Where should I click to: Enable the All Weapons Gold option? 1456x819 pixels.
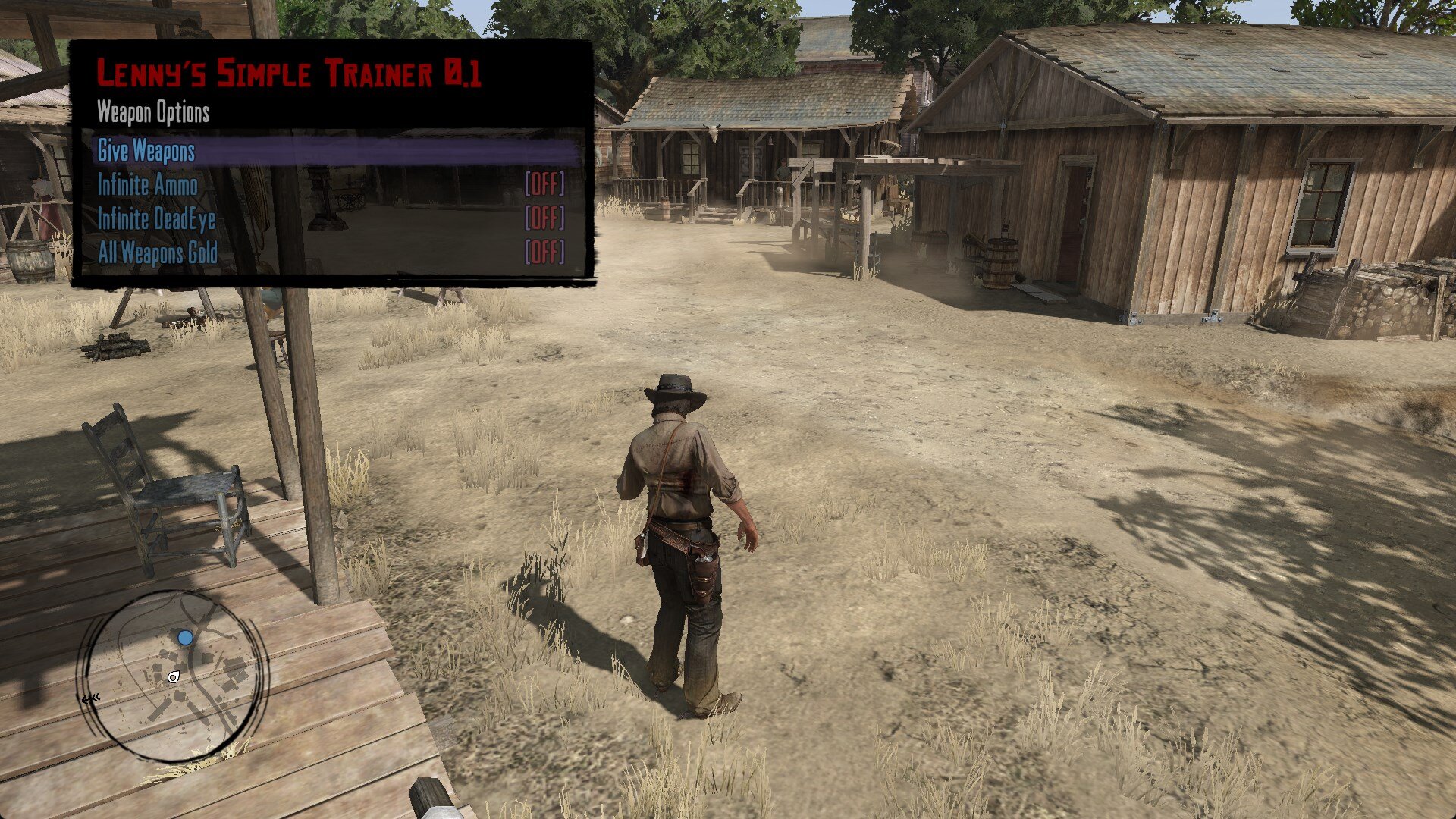coord(158,253)
